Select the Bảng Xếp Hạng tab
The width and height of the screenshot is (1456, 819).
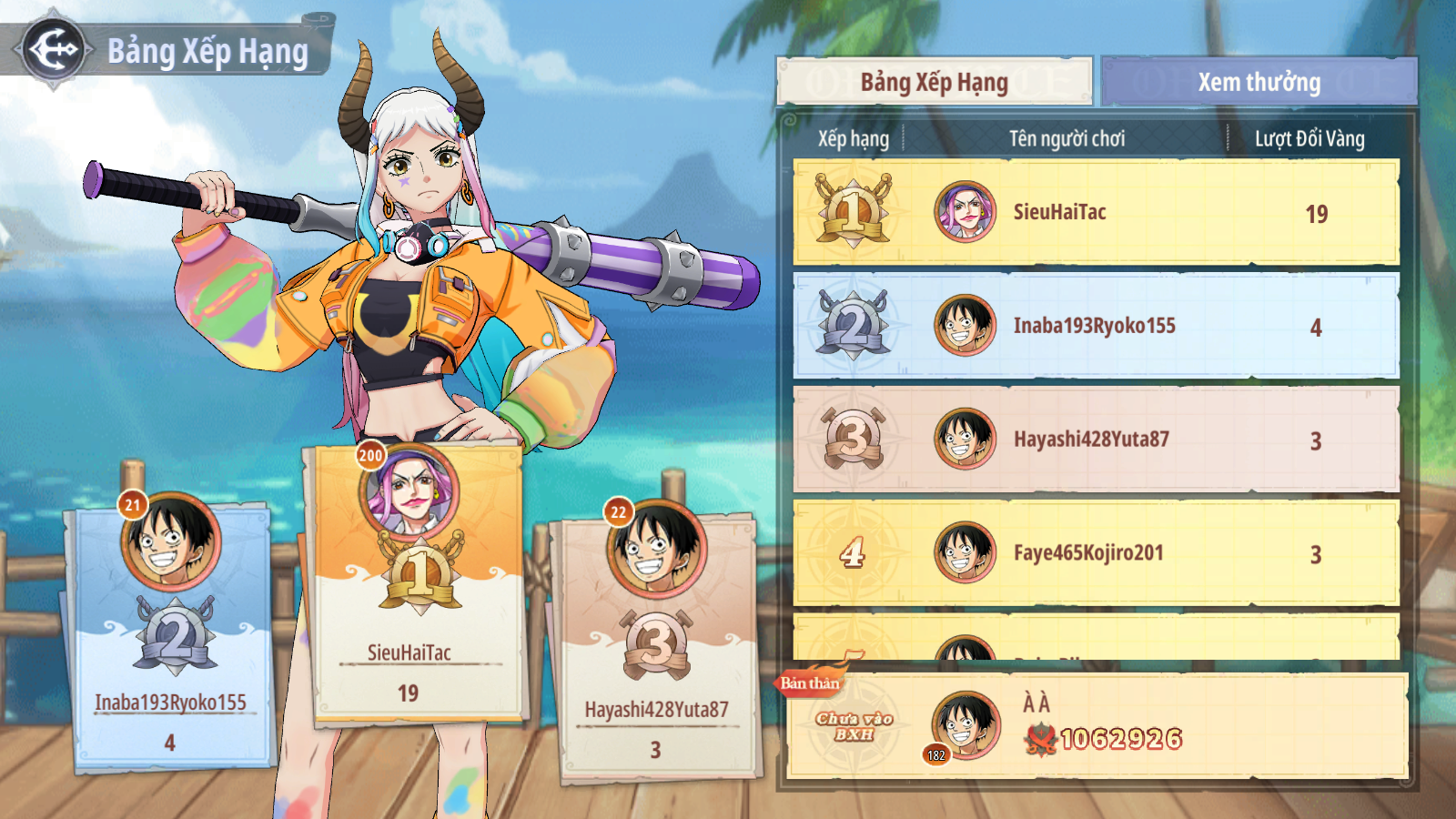pyautogui.click(x=935, y=82)
